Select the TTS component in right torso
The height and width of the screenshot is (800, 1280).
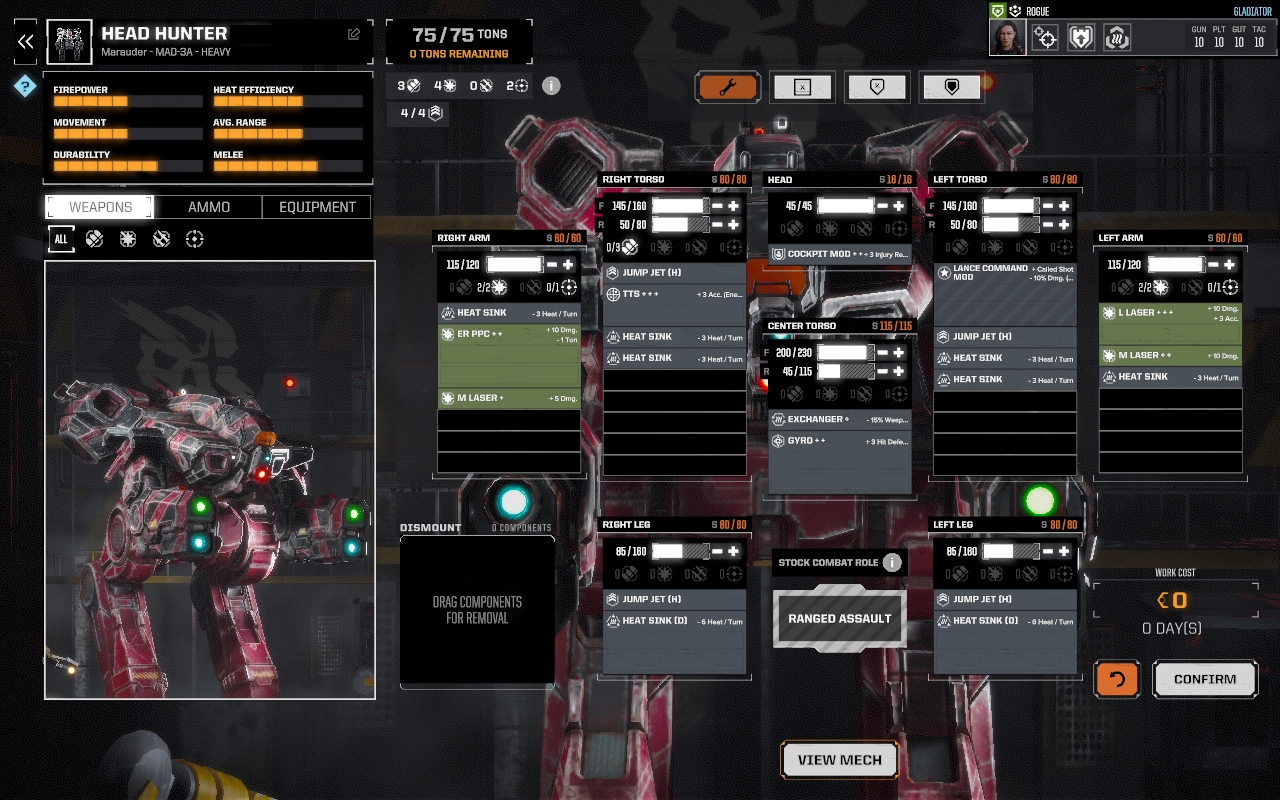[674, 294]
